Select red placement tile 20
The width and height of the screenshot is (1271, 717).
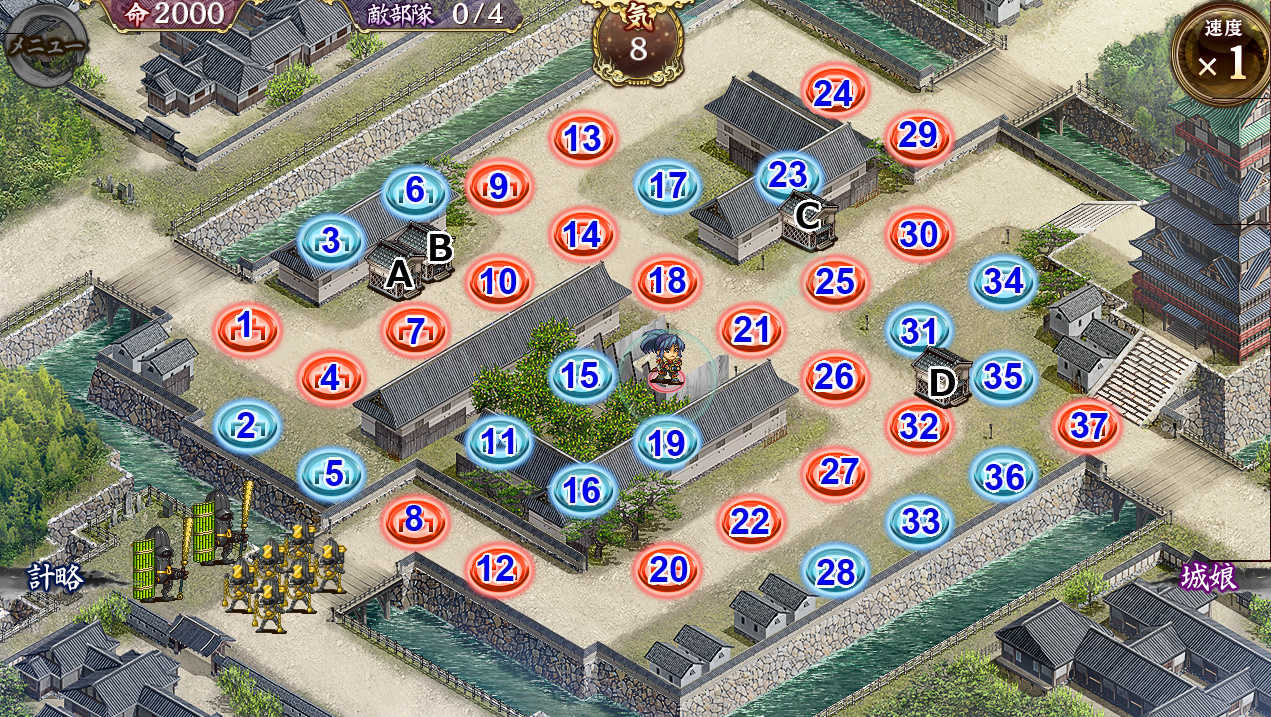668,569
